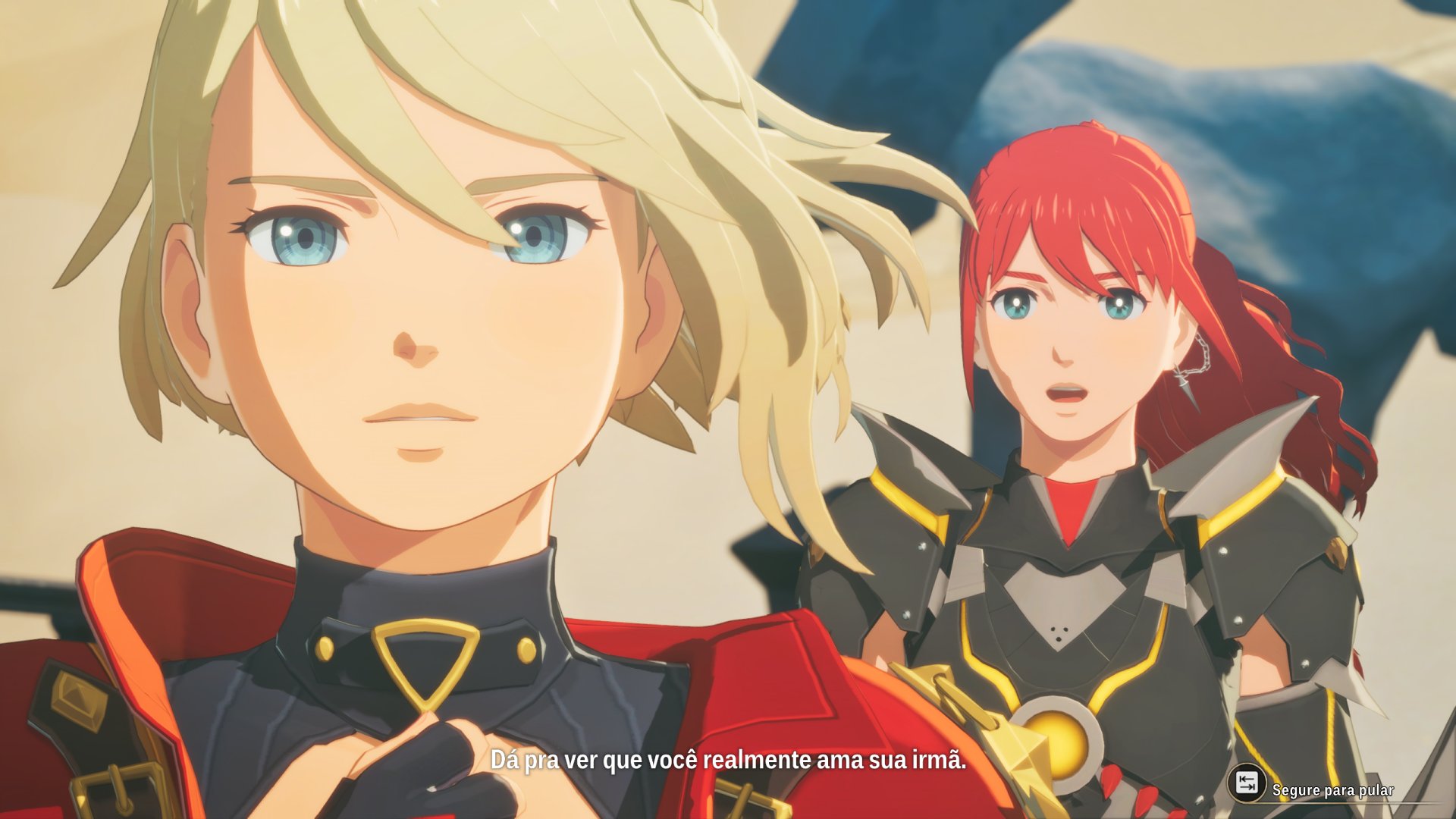Open the prompt circle surrounding the skip icon
The image size is (1456, 819).
pos(1247,783)
